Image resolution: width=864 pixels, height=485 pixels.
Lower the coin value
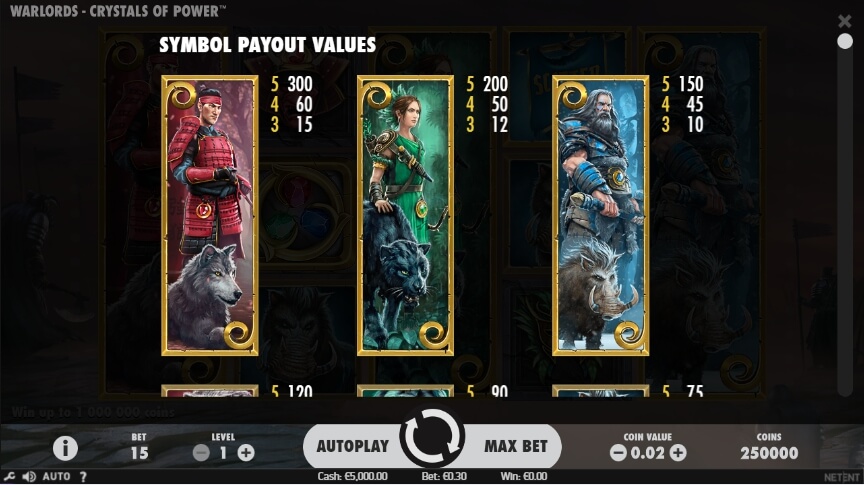(617, 453)
